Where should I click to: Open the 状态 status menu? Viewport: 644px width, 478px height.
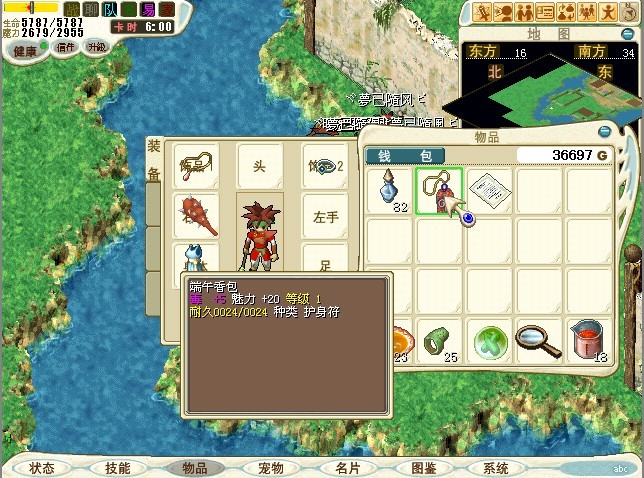click(42, 468)
